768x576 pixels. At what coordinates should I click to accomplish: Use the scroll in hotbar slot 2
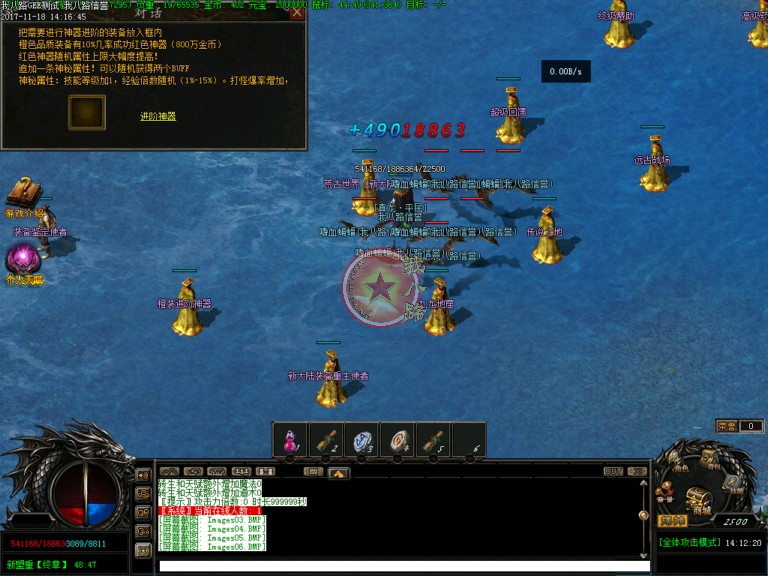tap(326, 440)
